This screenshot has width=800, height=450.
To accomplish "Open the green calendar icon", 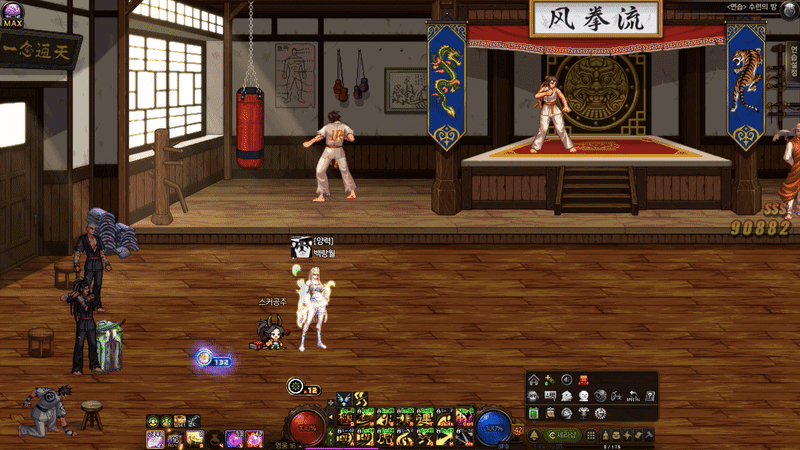I will coord(534,413).
